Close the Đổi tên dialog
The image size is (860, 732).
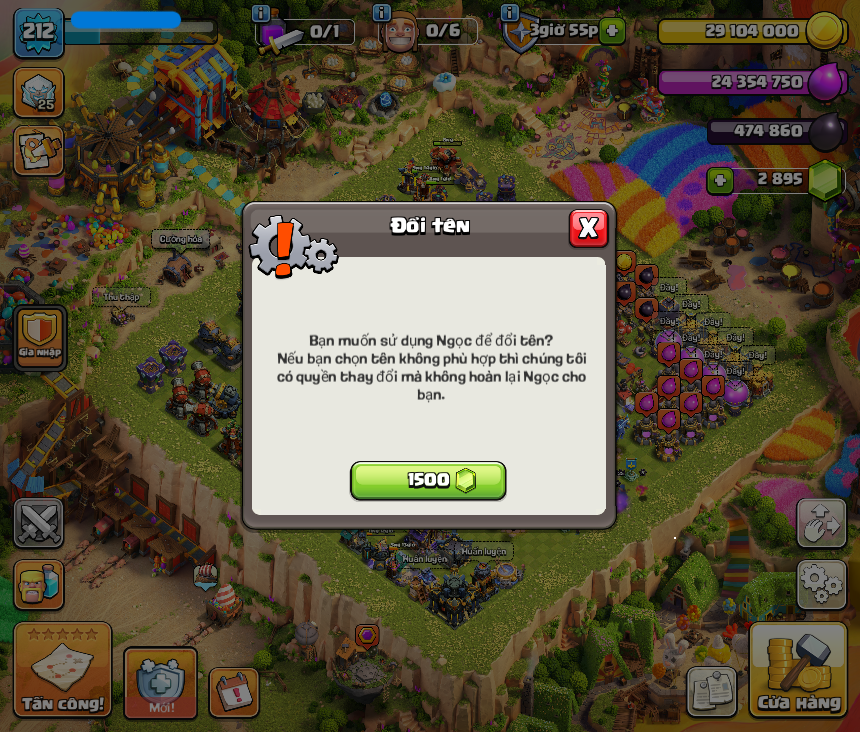click(588, 228)
